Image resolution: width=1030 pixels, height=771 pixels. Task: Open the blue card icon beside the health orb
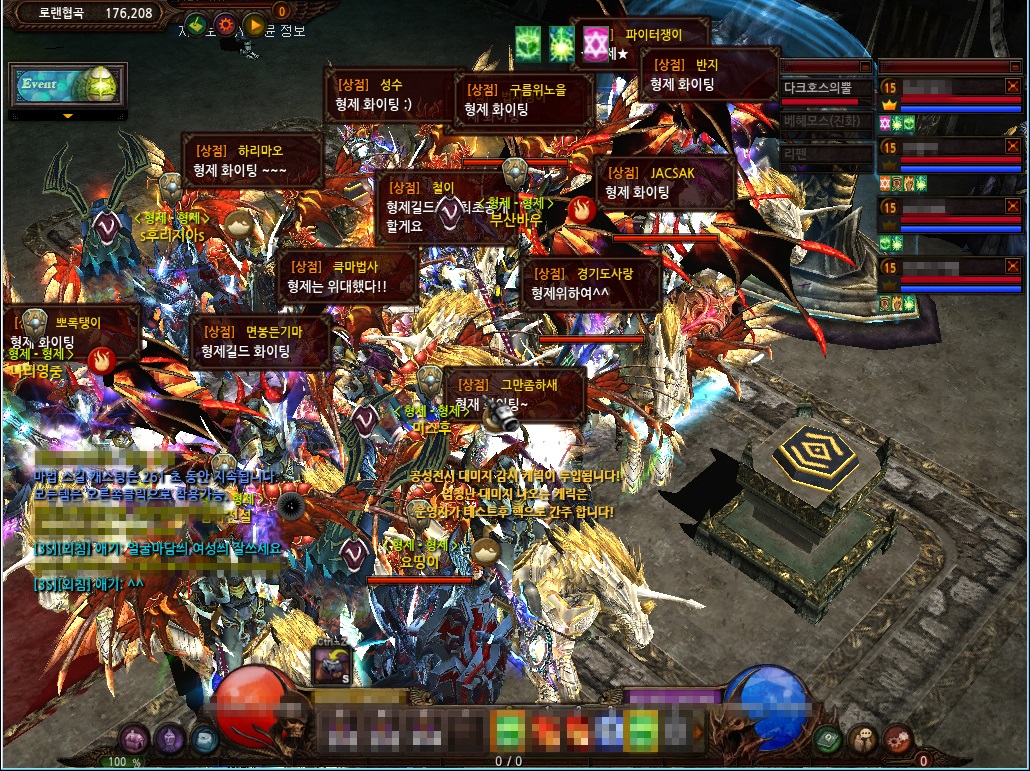pyautogui.click(x=203, y=739)
